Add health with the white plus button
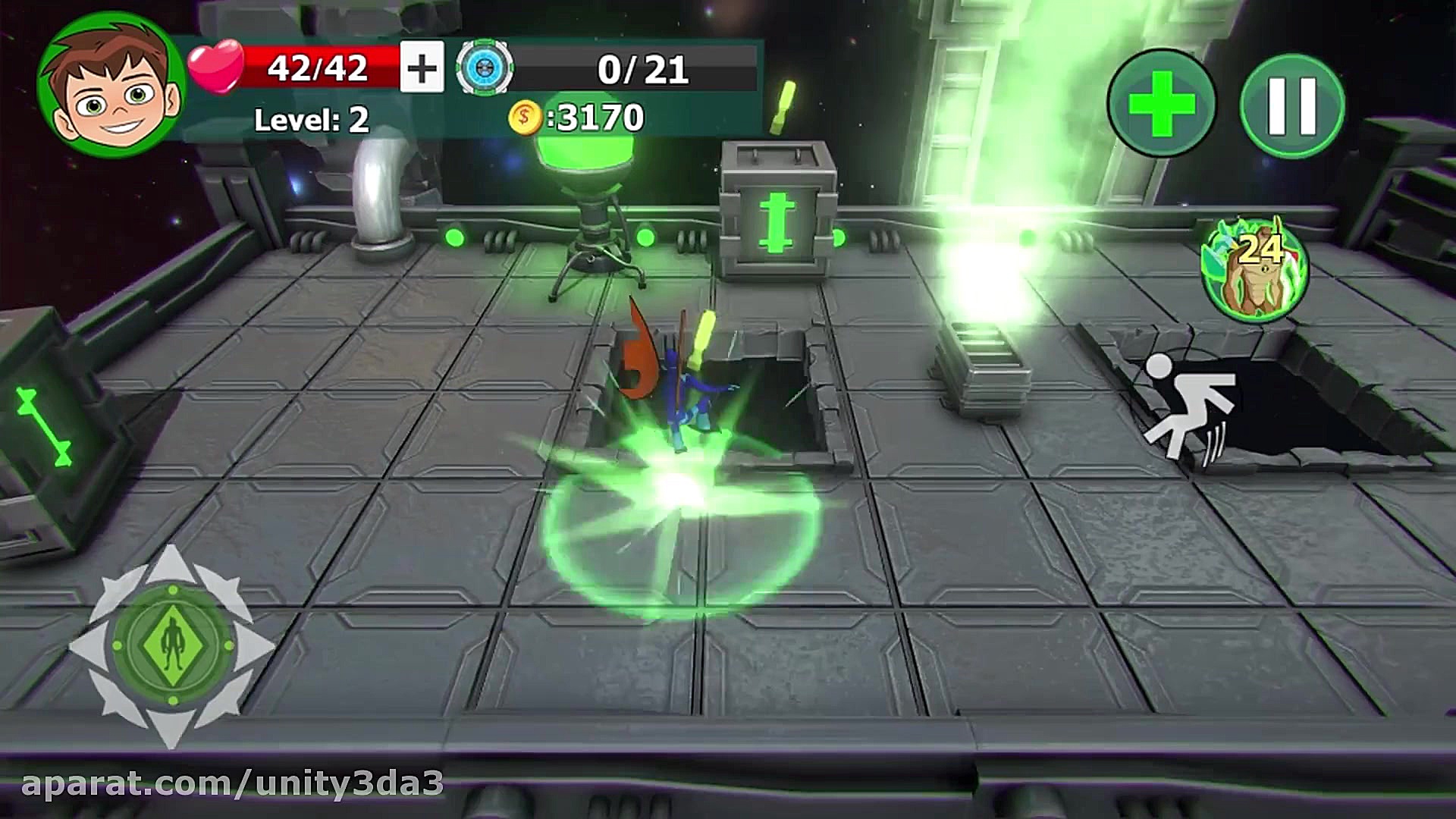 pos(422,68)
